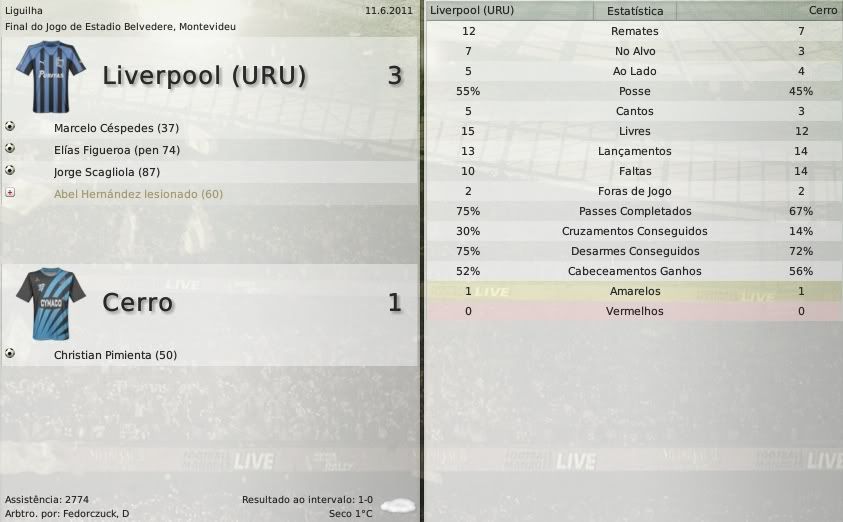This screenshot has width=843, height=522.
Task: Select the Estatística header tab
Action: tap(635, 11)
